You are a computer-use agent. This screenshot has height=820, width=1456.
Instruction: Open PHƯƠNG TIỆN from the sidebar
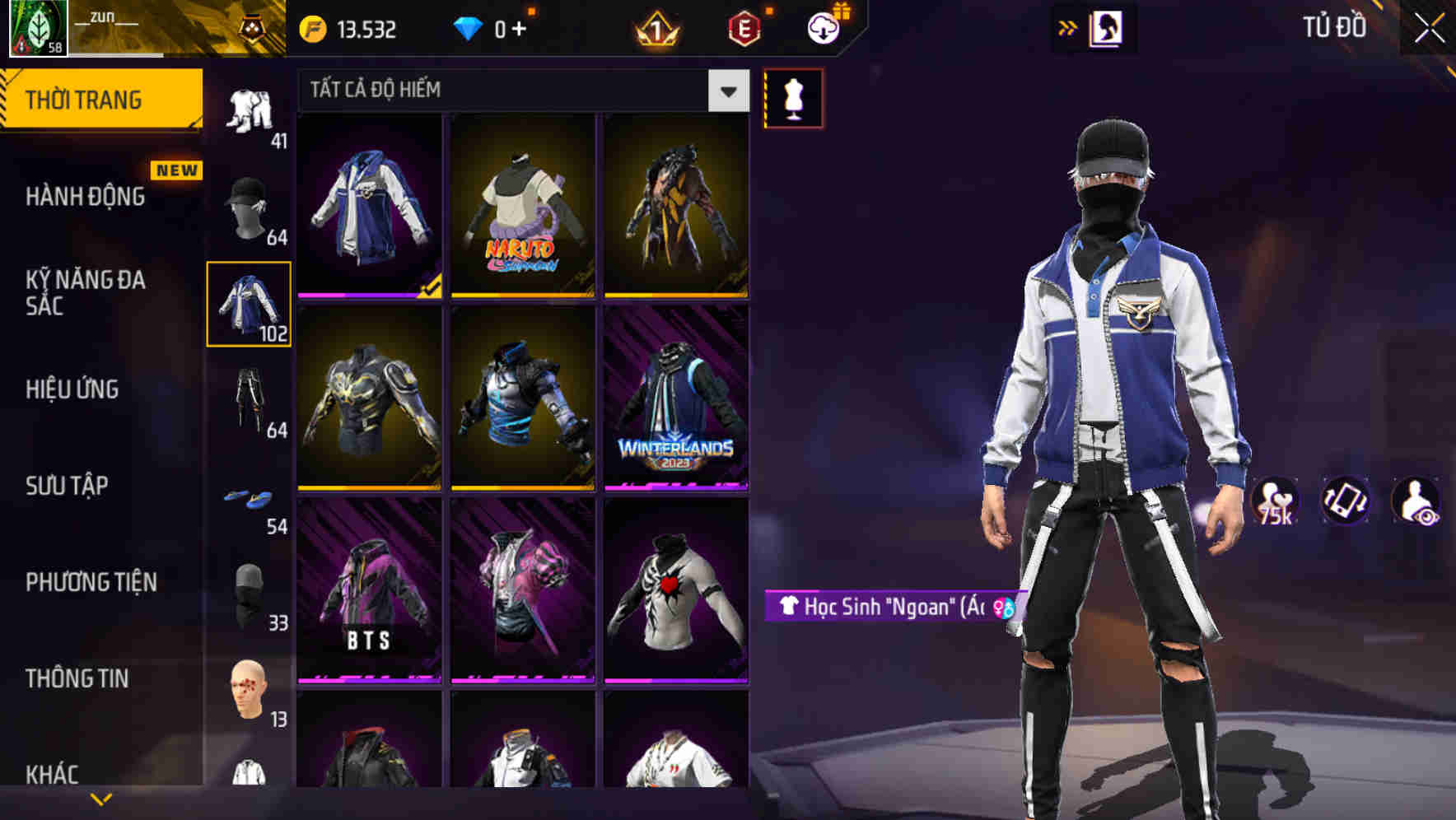click(91, 582)
